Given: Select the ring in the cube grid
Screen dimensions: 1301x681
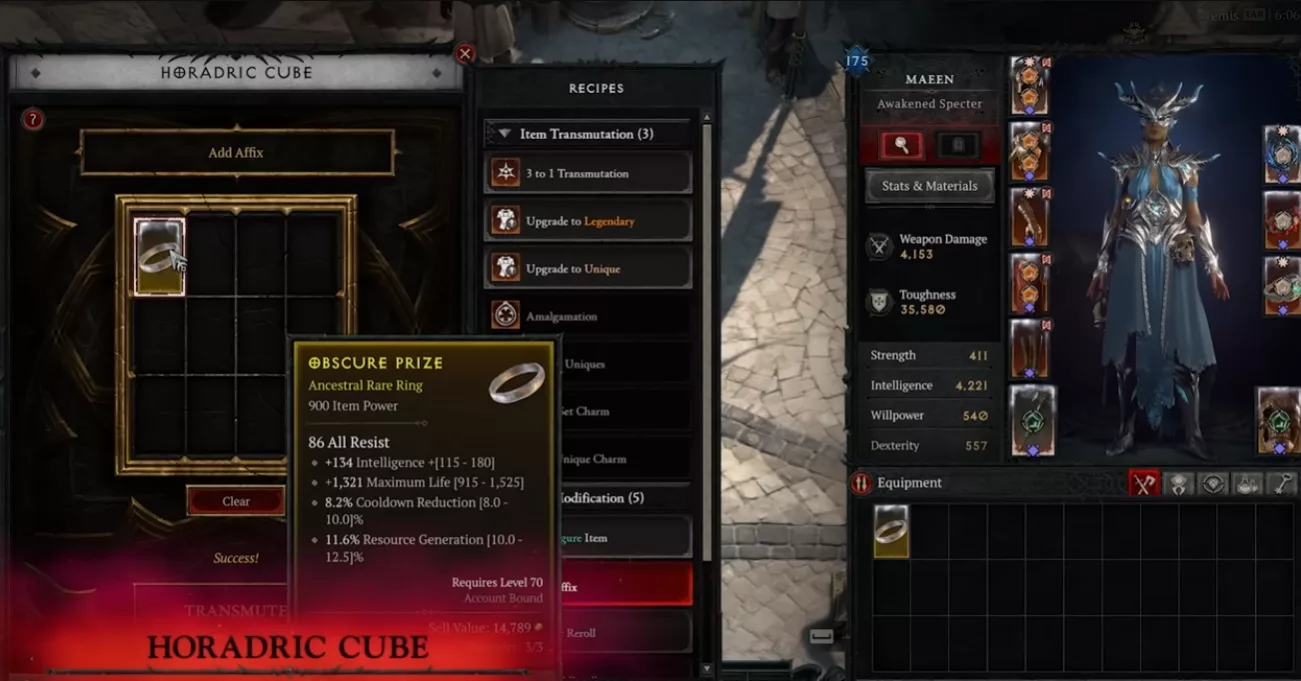Looking at the screenshot, I should point(160,257).
